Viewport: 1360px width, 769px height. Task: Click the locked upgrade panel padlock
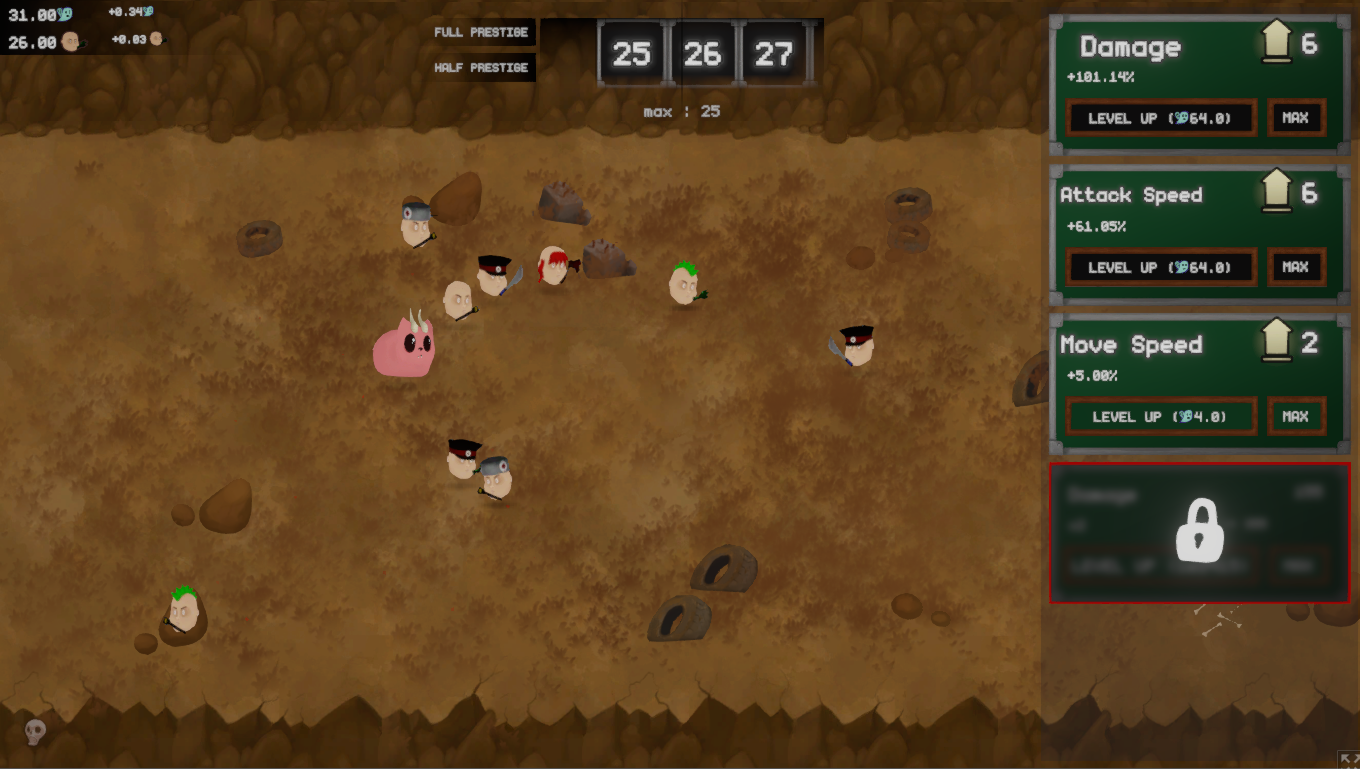click(1199, 531)
